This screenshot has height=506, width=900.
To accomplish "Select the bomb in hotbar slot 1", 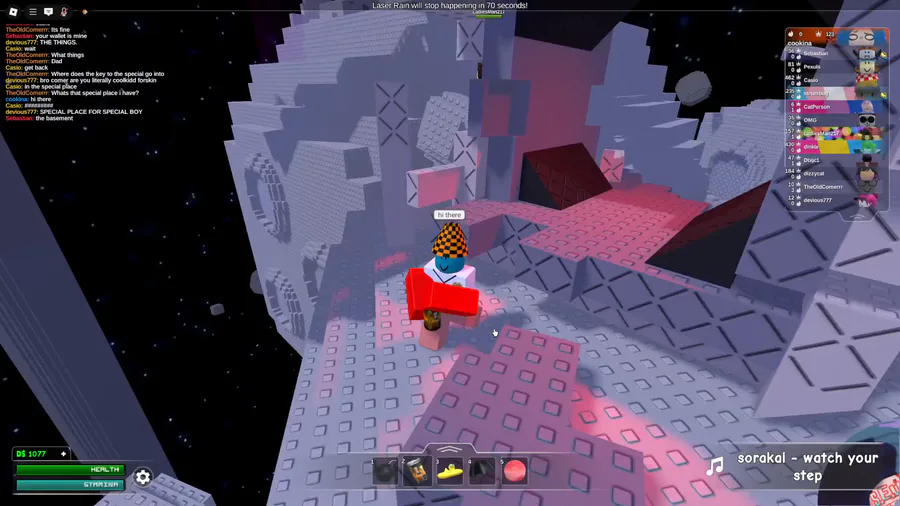I will [x=385, y=471].
